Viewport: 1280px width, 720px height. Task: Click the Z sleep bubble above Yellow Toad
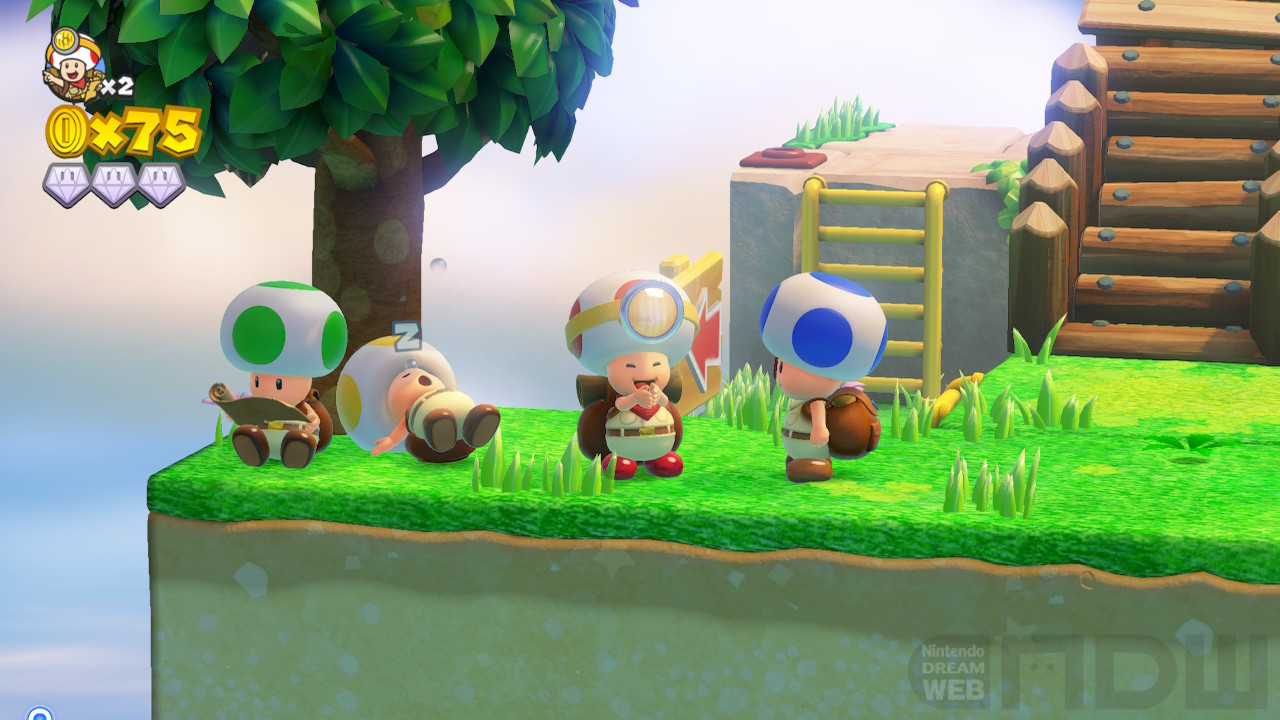click(x=406, y=336)
